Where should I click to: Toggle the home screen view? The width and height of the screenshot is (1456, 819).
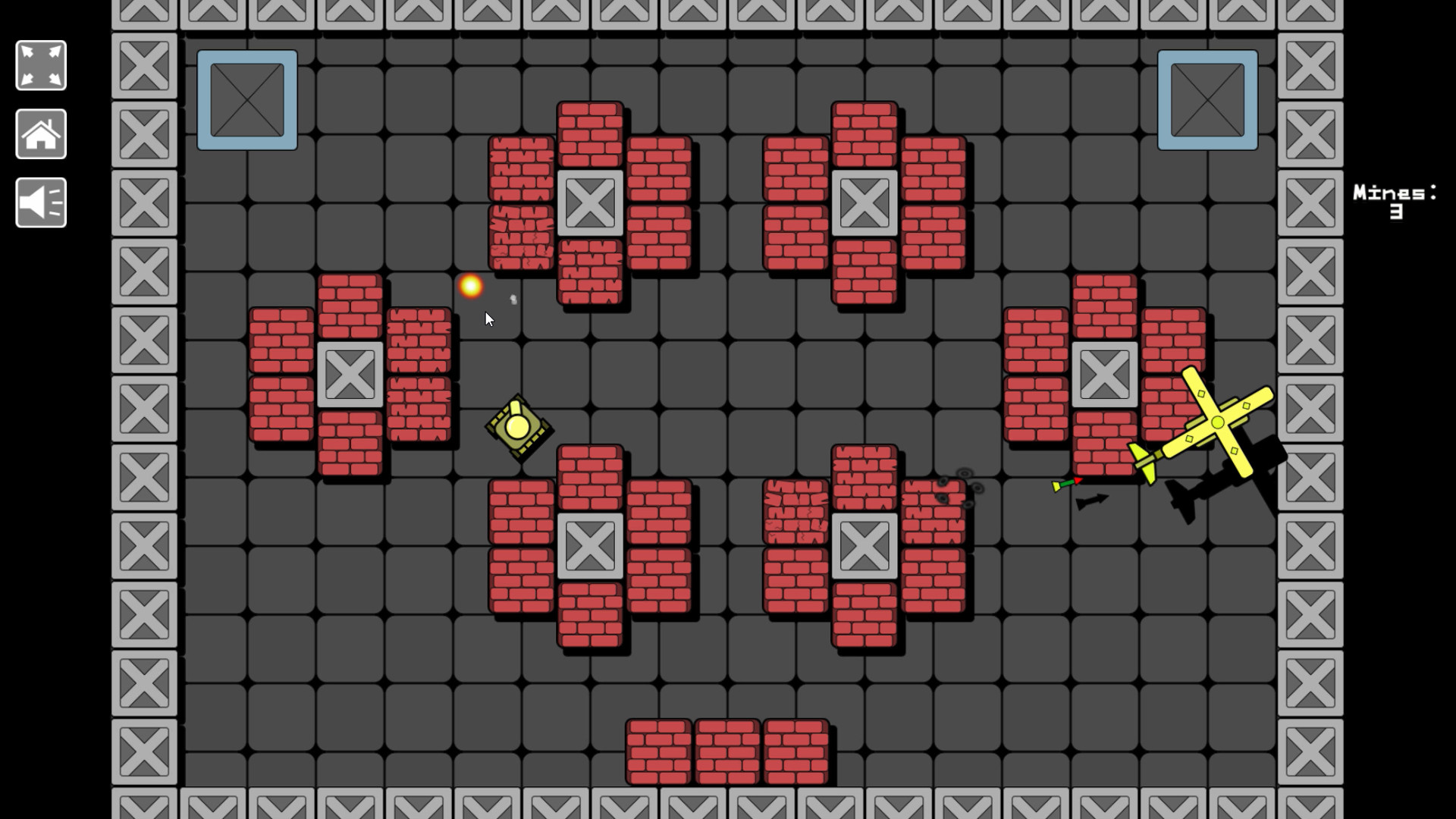click(40, 133)
